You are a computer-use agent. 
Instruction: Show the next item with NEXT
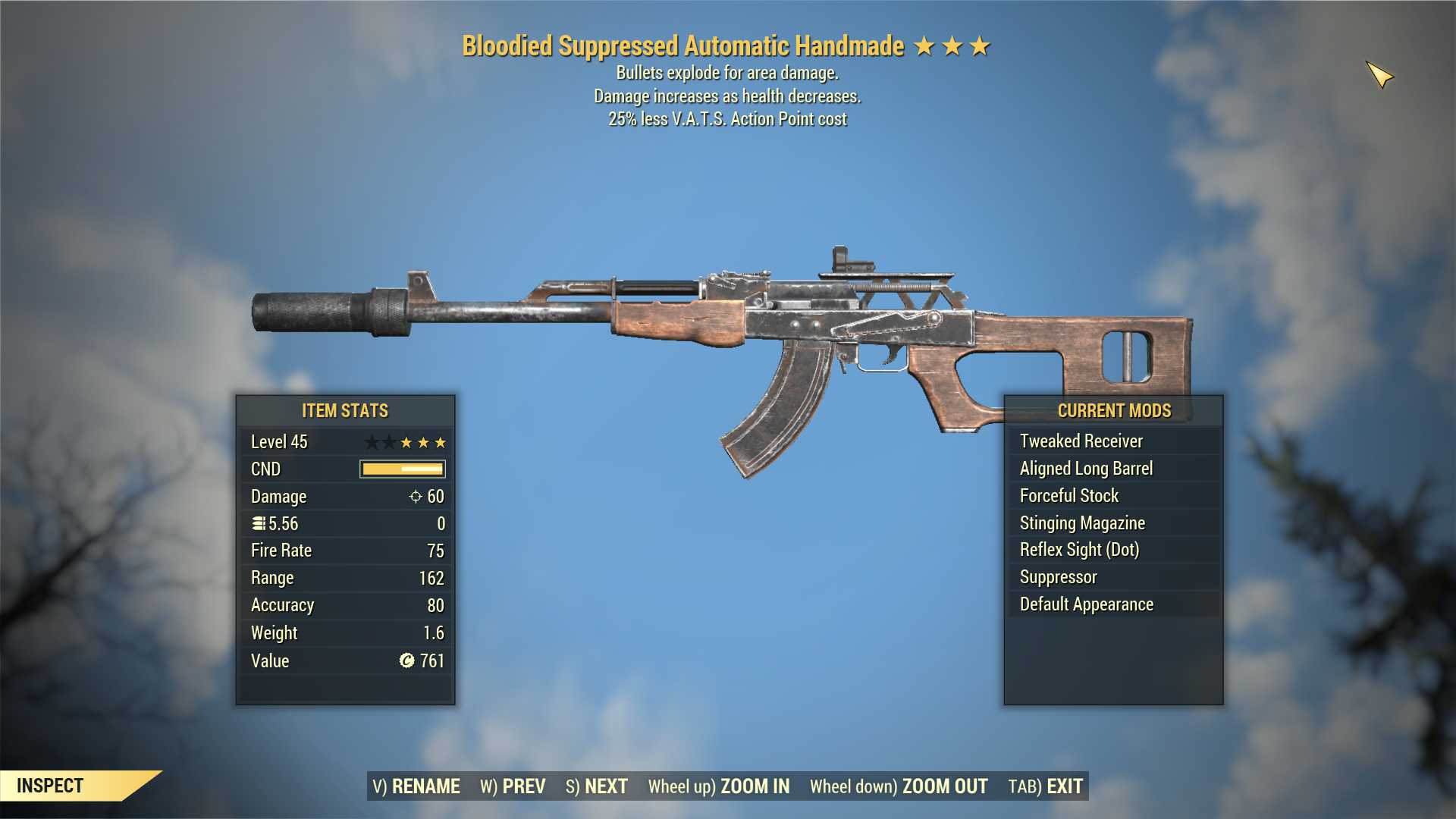pos(597,786)
